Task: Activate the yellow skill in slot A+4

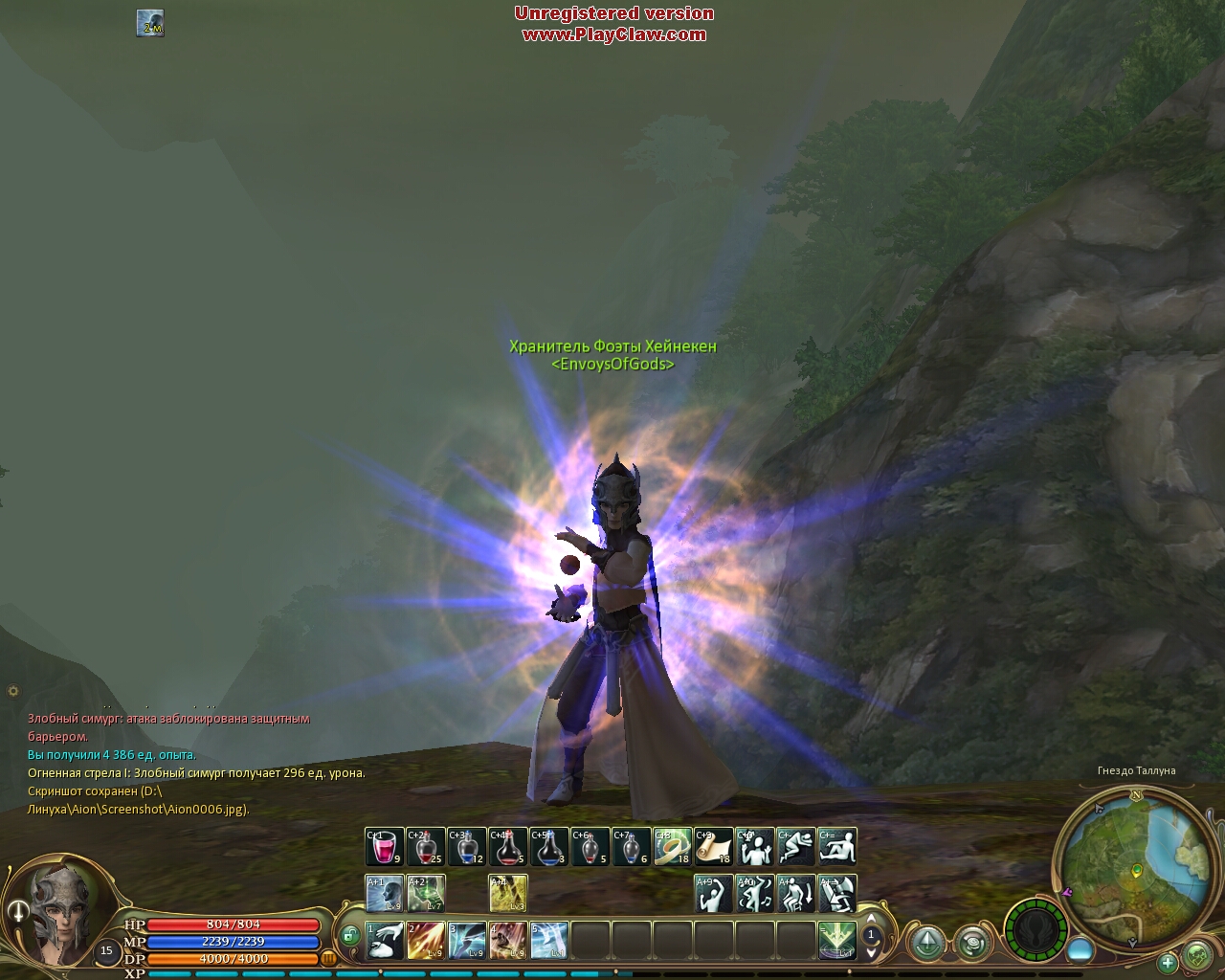Action: (x=508, y=894)
